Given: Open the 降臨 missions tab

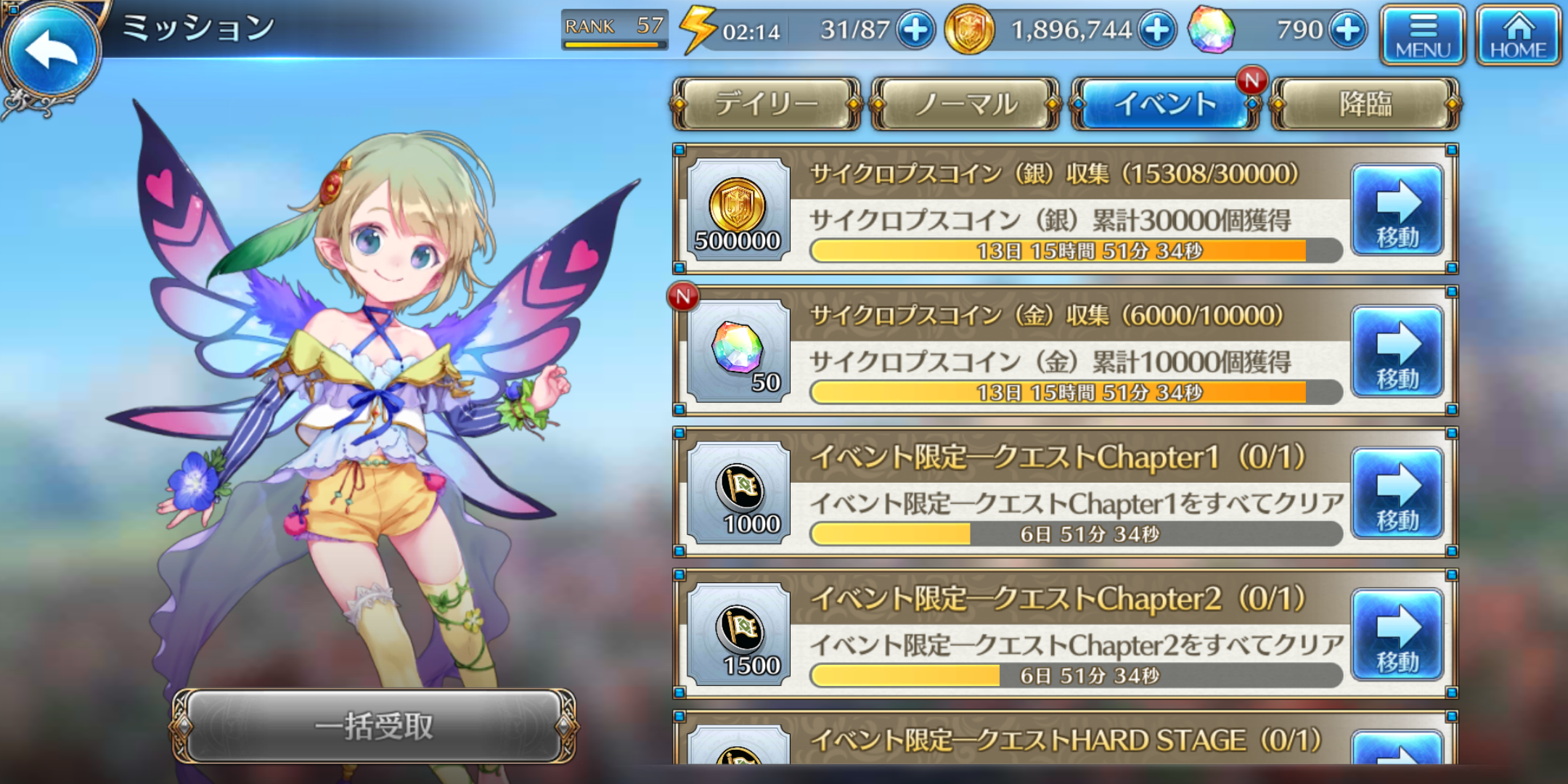Looking at the screenshot, I should pyautogui.click(x=1365, y=104).
